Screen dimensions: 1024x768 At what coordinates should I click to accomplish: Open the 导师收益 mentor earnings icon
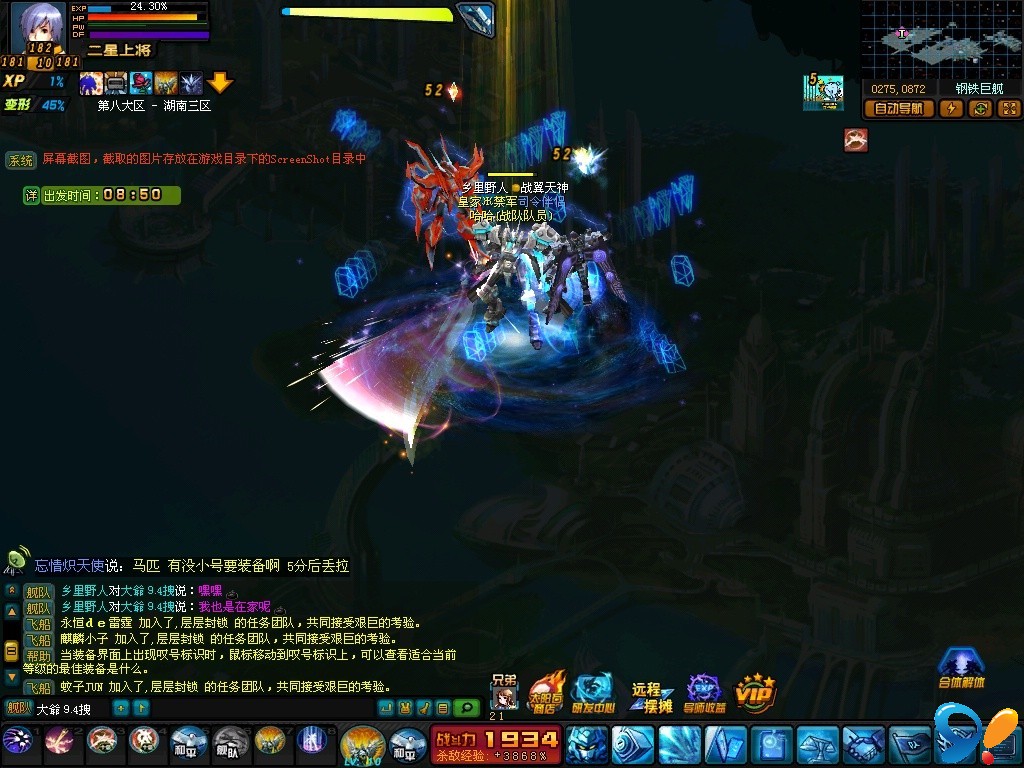704,693
